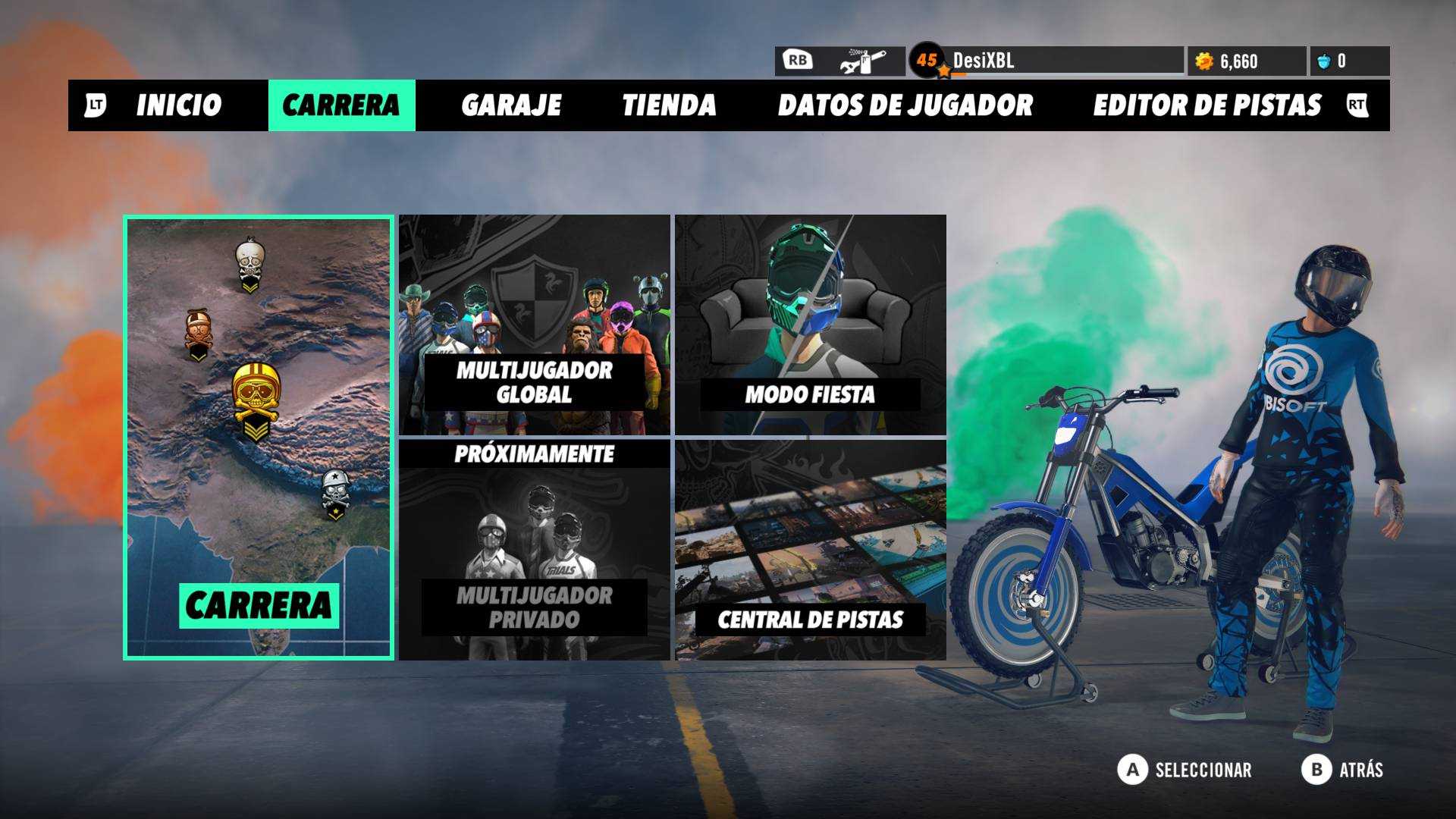Choose the Carrera map tile
Image resolution: width=1456 pixels, height=819 pixels.
(x=259, y=438)
